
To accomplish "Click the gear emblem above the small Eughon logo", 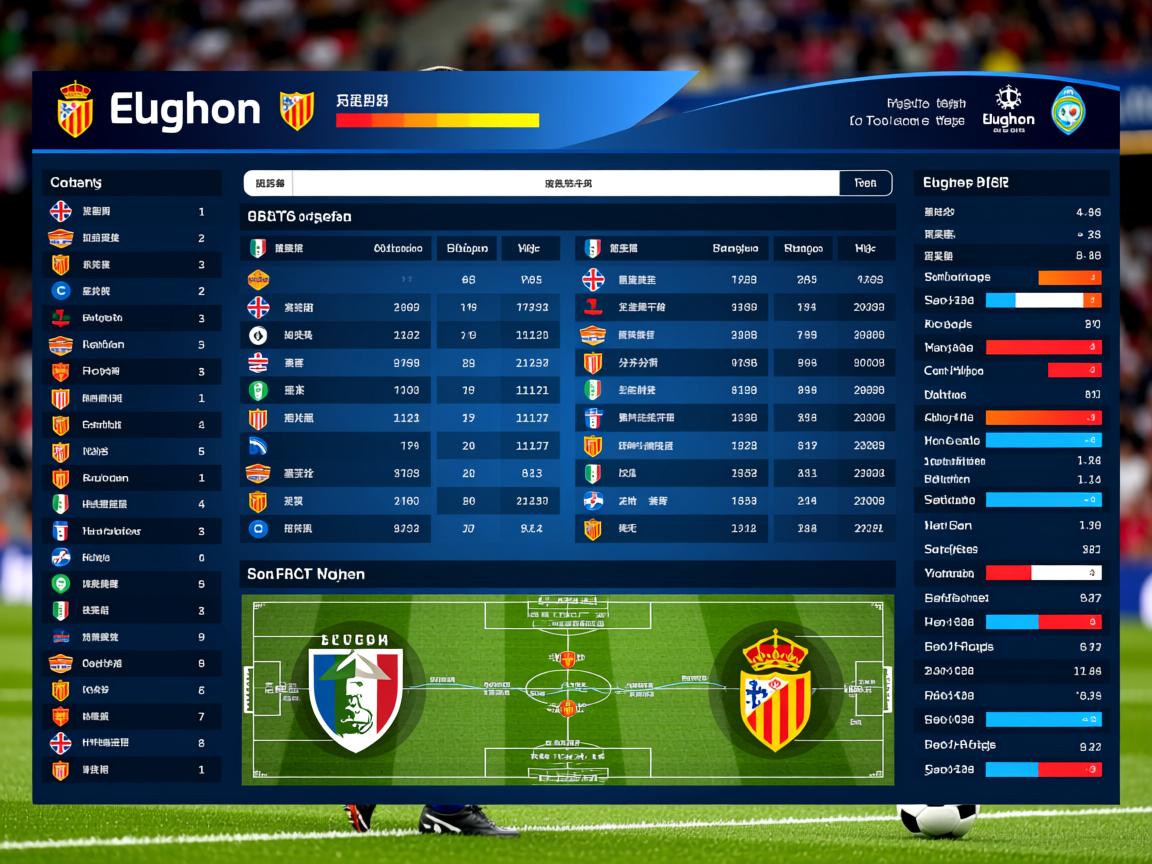I will (1008, 98).
